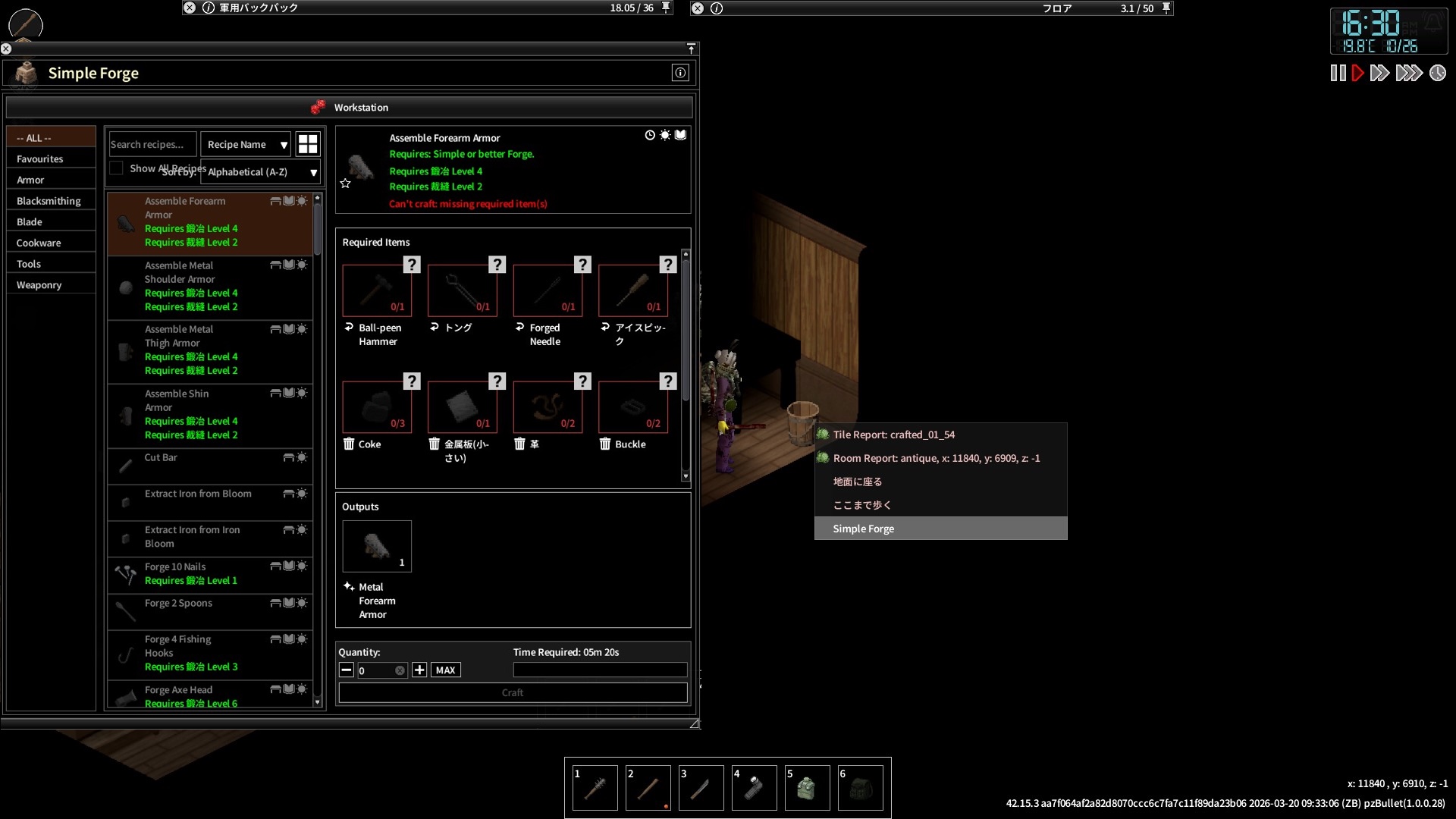Show the Cookware recipes
Image resolution: width=1456 pixels, height=819 pixels.
(x=39, y=243)
